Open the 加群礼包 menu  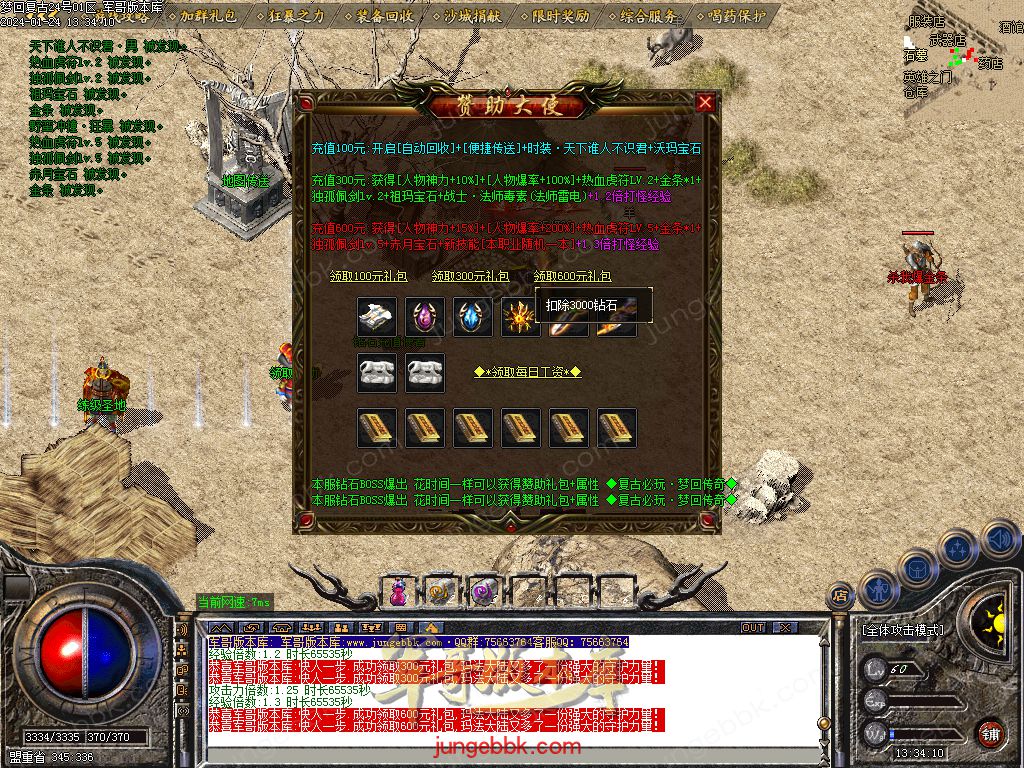208,16
